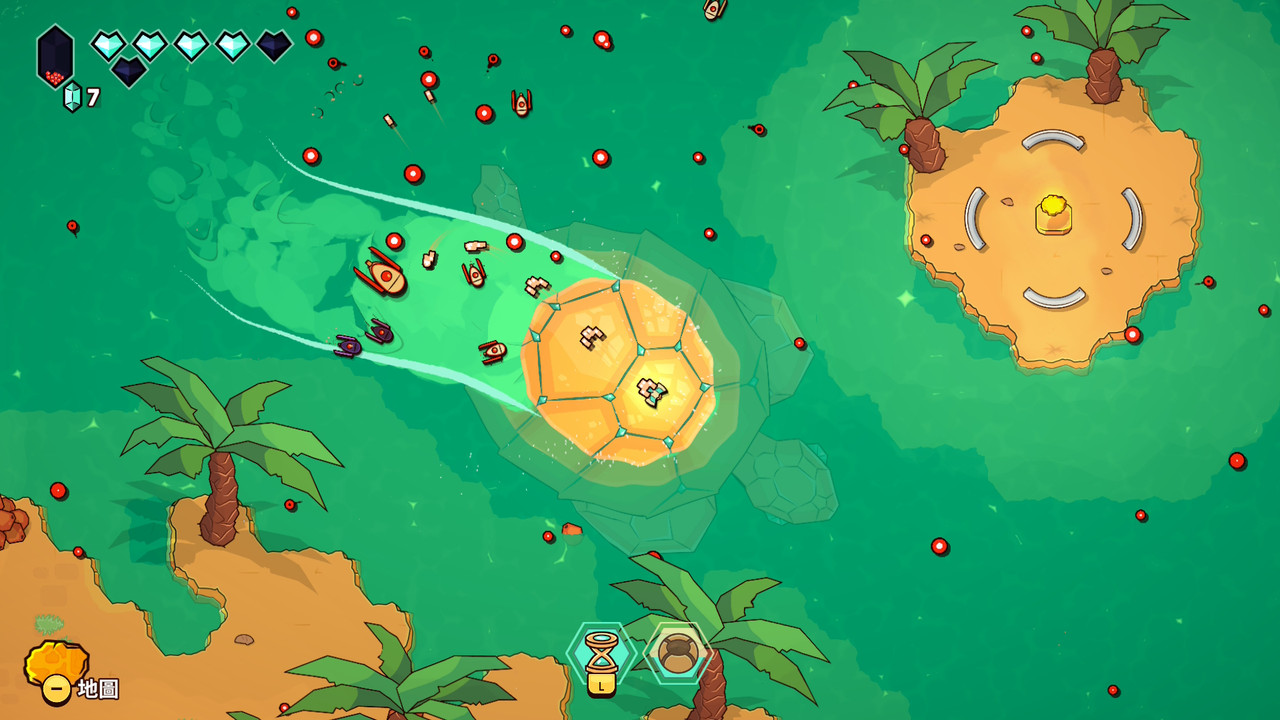Open the map via the golden island icon

(56, 667)
